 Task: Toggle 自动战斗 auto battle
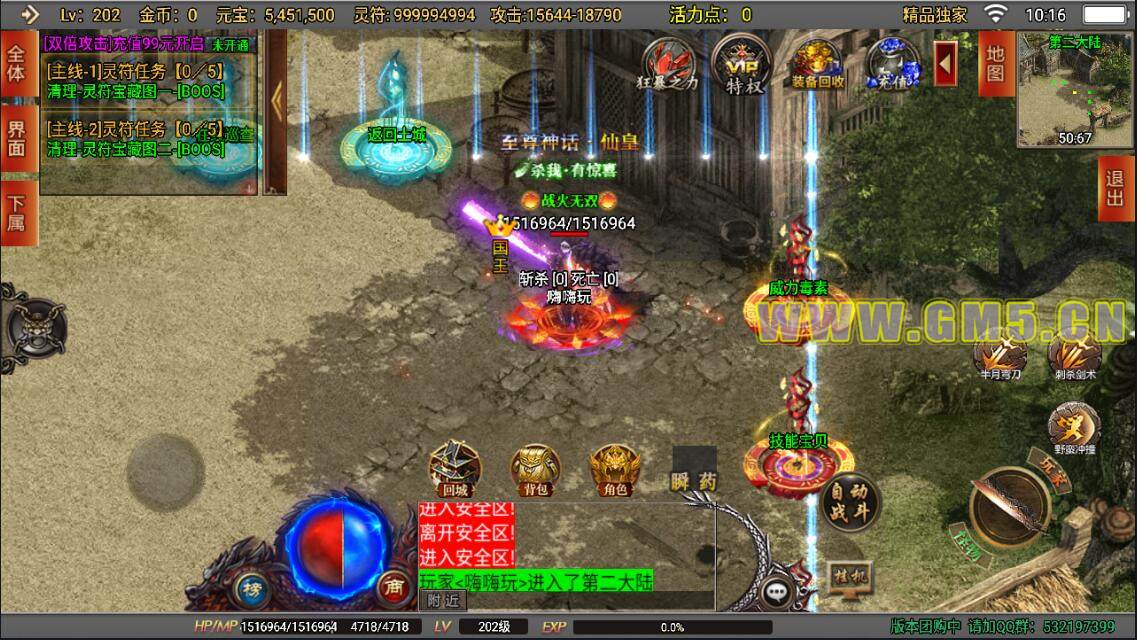[x=850, y=502]
